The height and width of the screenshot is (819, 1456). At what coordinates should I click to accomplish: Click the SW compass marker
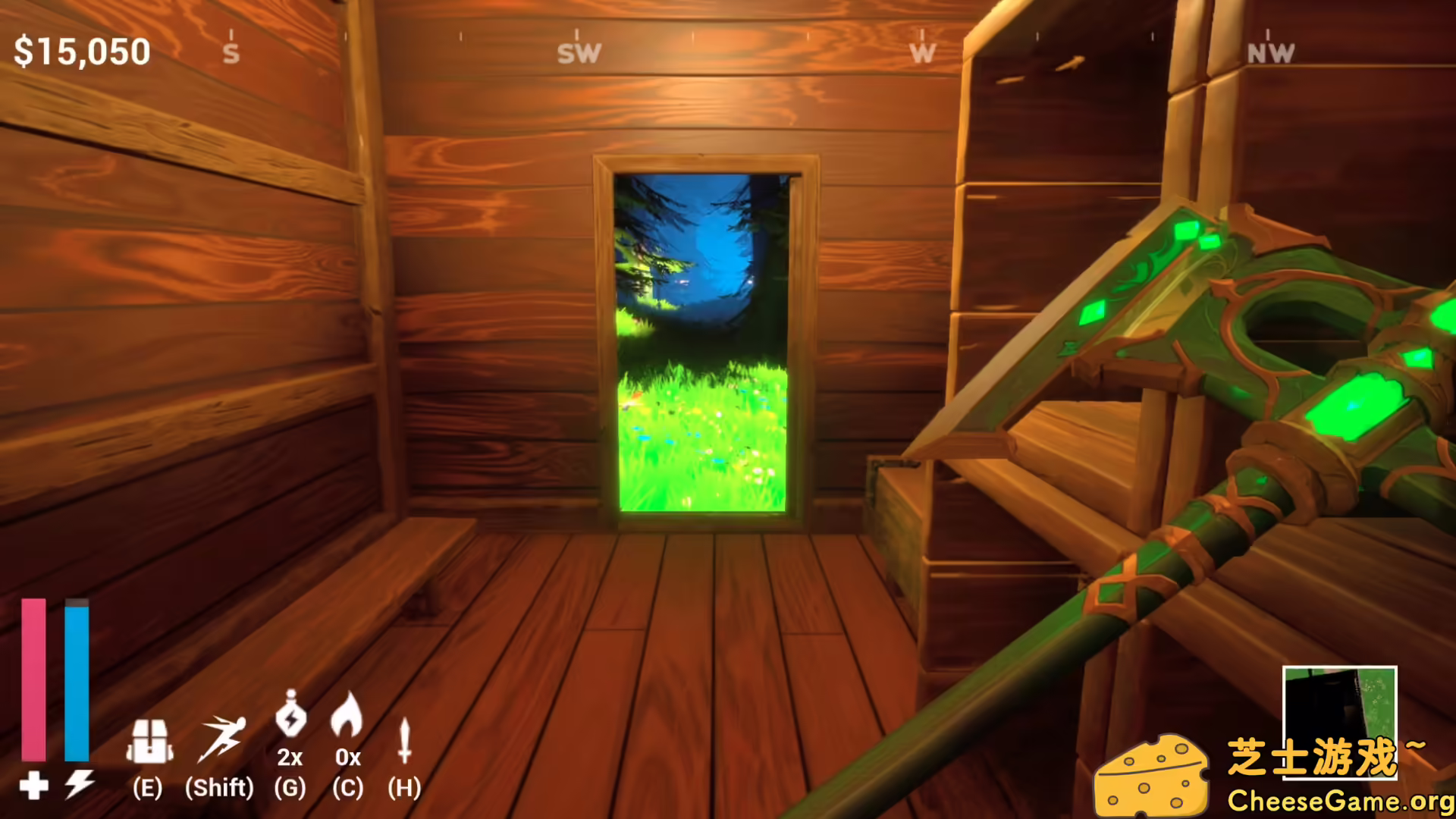pyautogui.click(x=579, y=52)
